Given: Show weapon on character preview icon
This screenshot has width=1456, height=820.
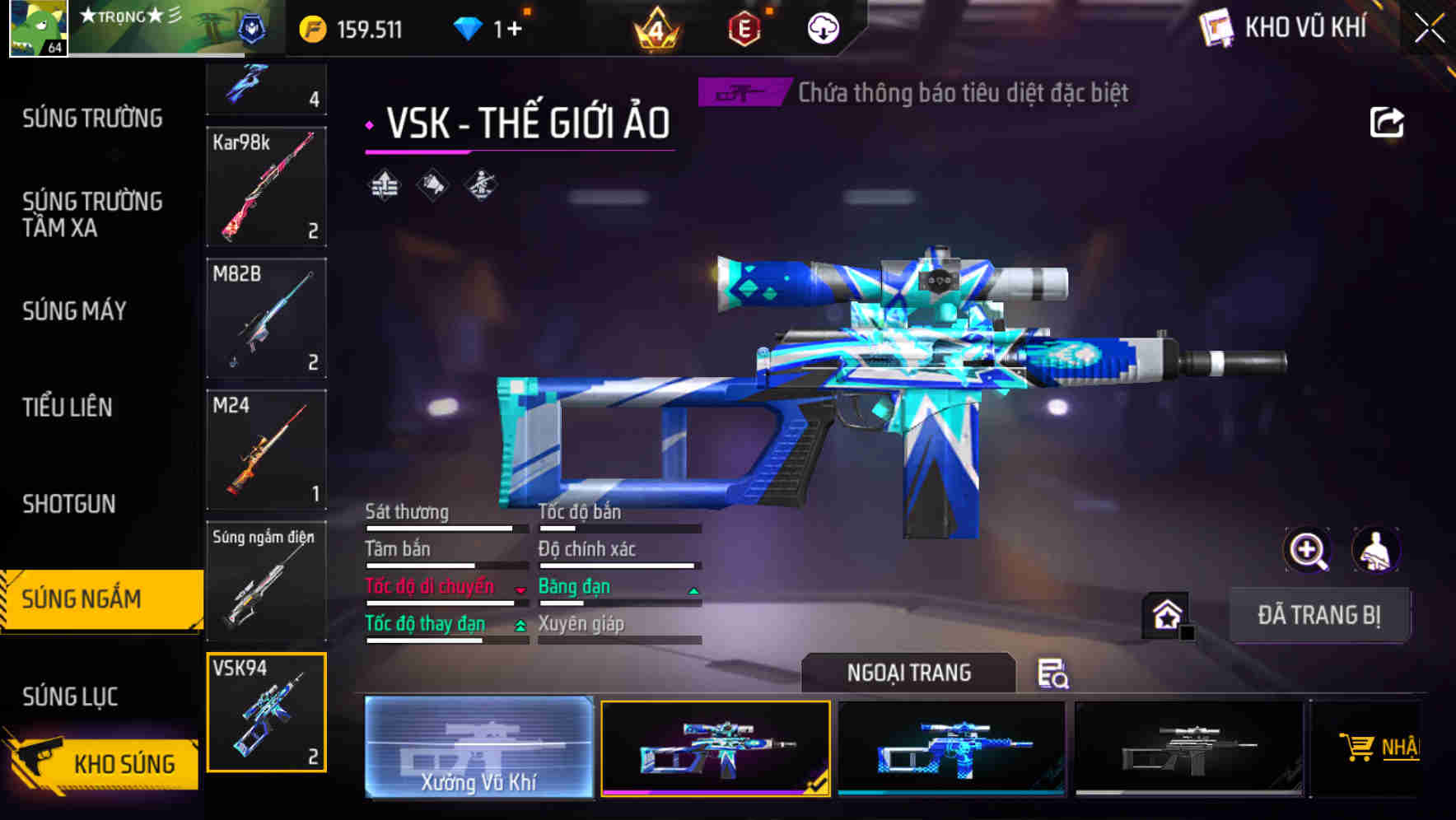Looking at the screenshot, I should coord(1374,550).
